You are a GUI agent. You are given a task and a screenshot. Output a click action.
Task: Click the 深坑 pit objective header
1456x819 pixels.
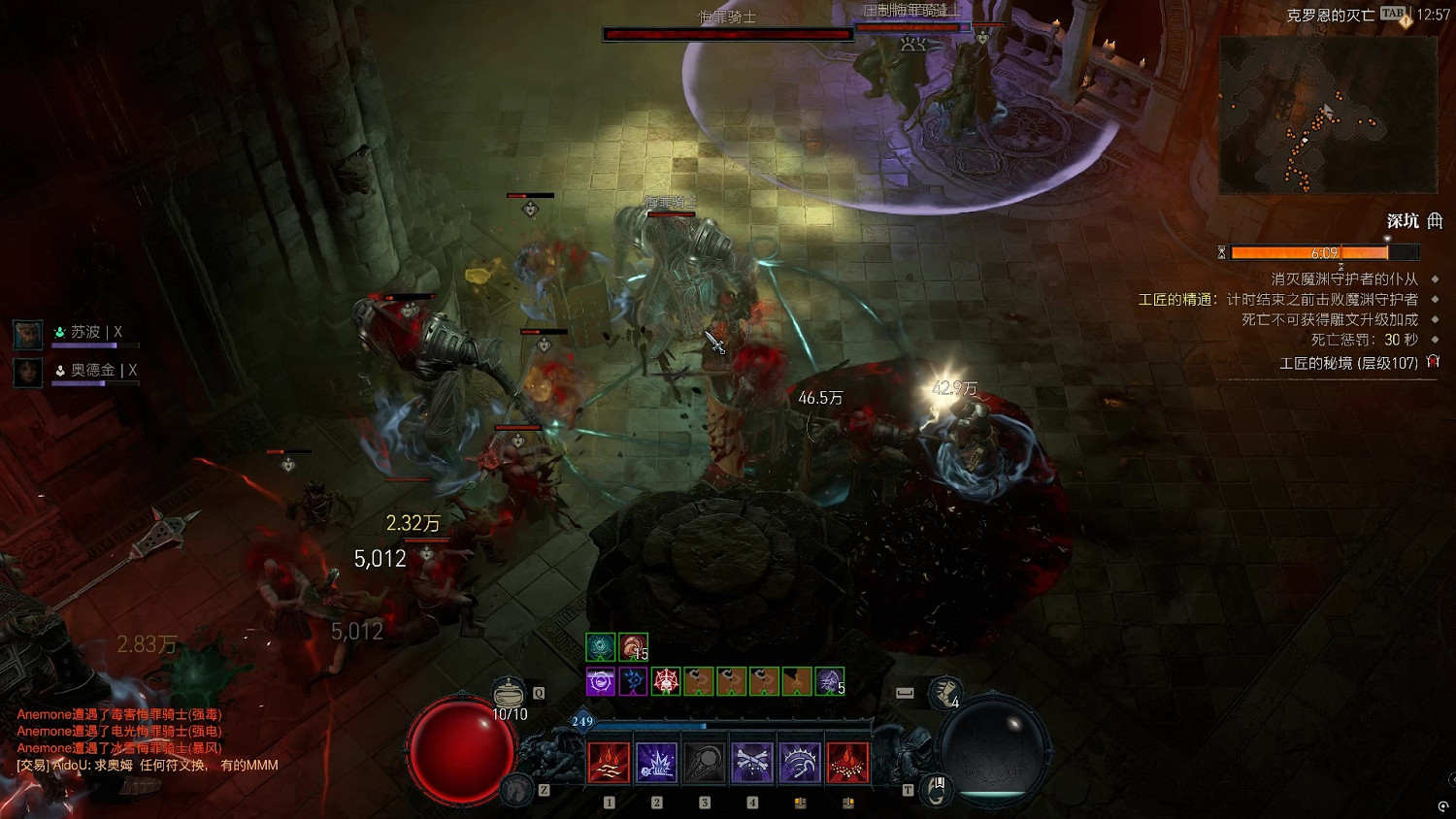tap(1403, 221)
